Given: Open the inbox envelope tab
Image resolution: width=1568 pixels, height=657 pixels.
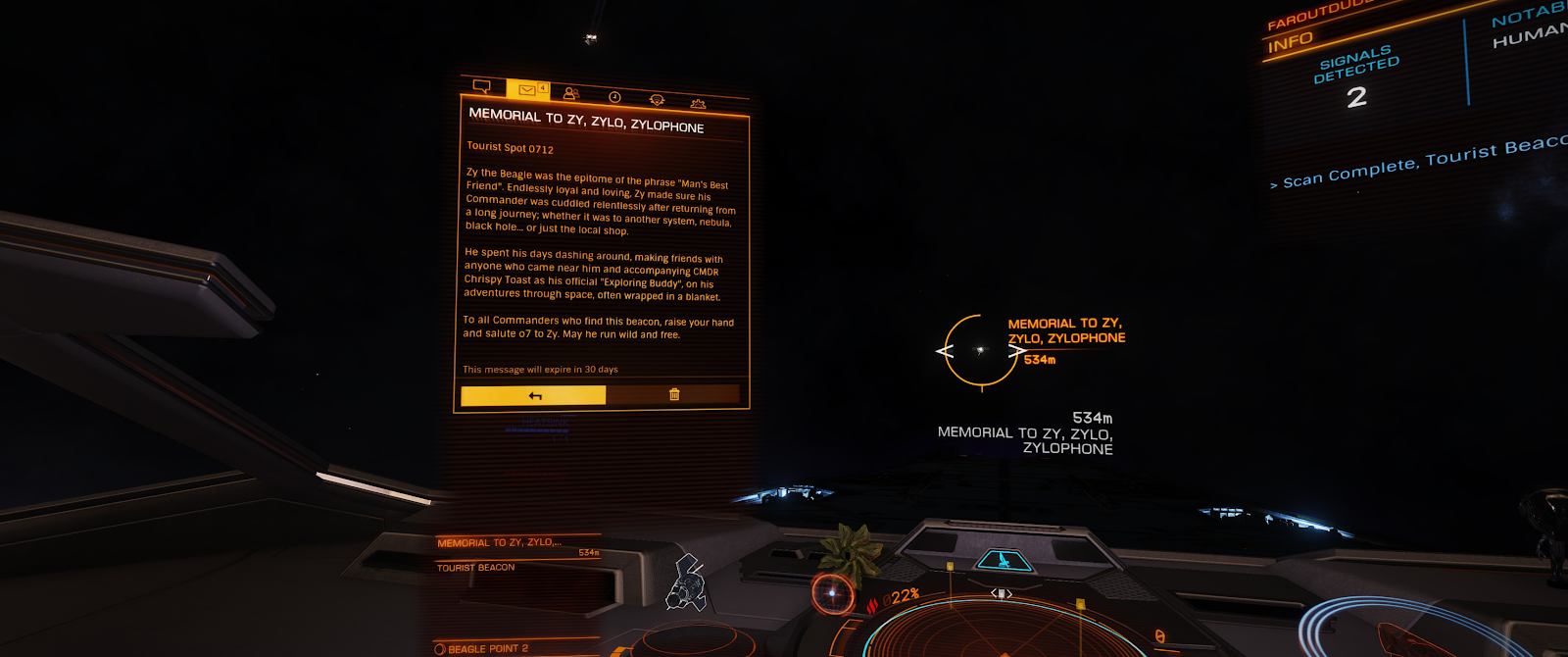Looking at the screenshot, I should click(x=527, y=90).
